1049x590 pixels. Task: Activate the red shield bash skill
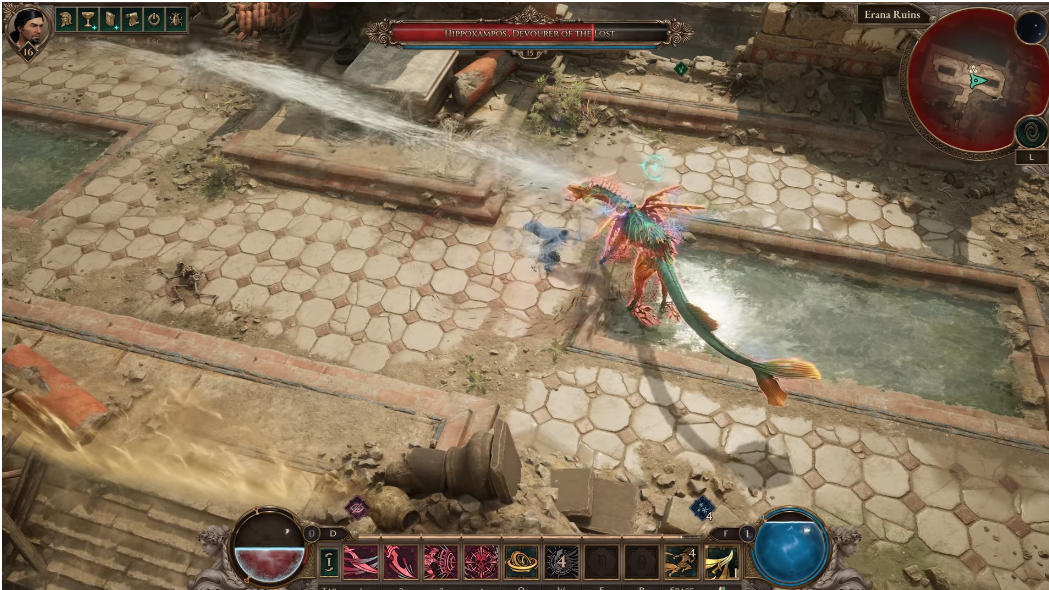440,562
